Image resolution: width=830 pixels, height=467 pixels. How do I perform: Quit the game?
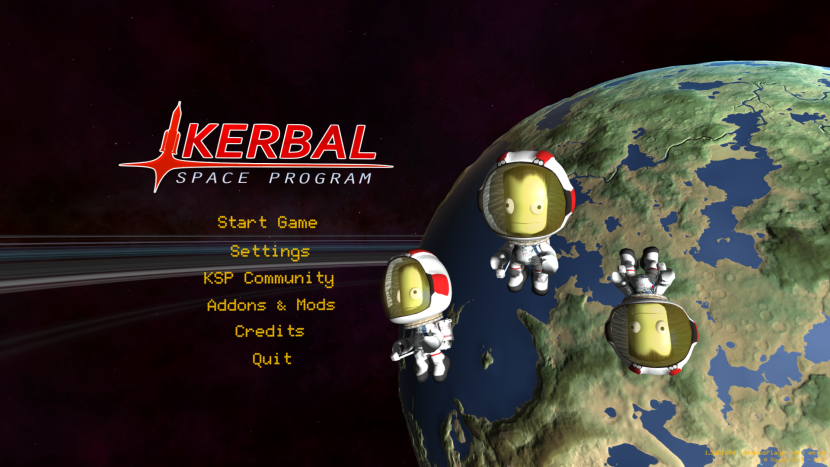272,358
